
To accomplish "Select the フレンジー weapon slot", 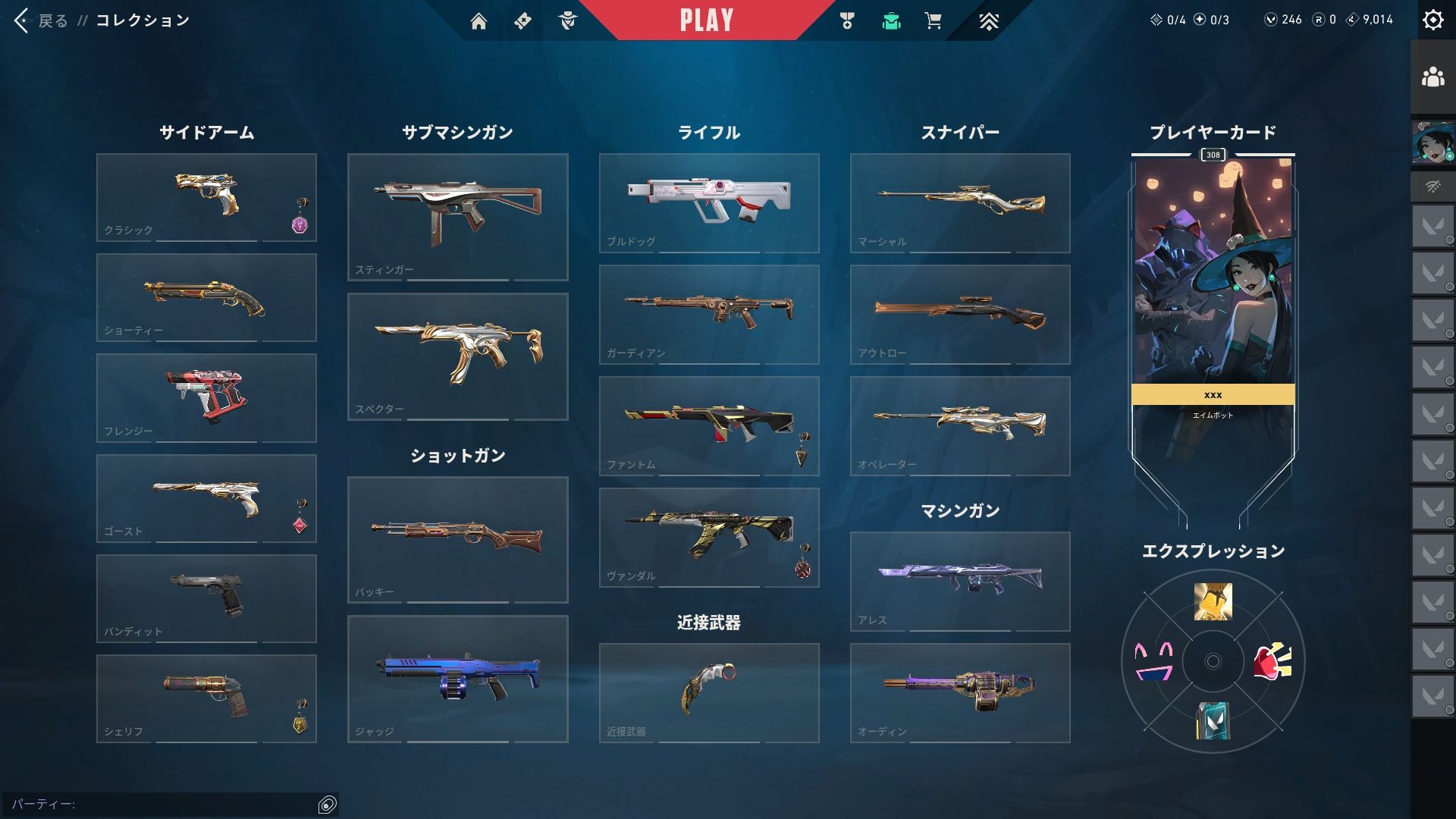I will [206, 397].
